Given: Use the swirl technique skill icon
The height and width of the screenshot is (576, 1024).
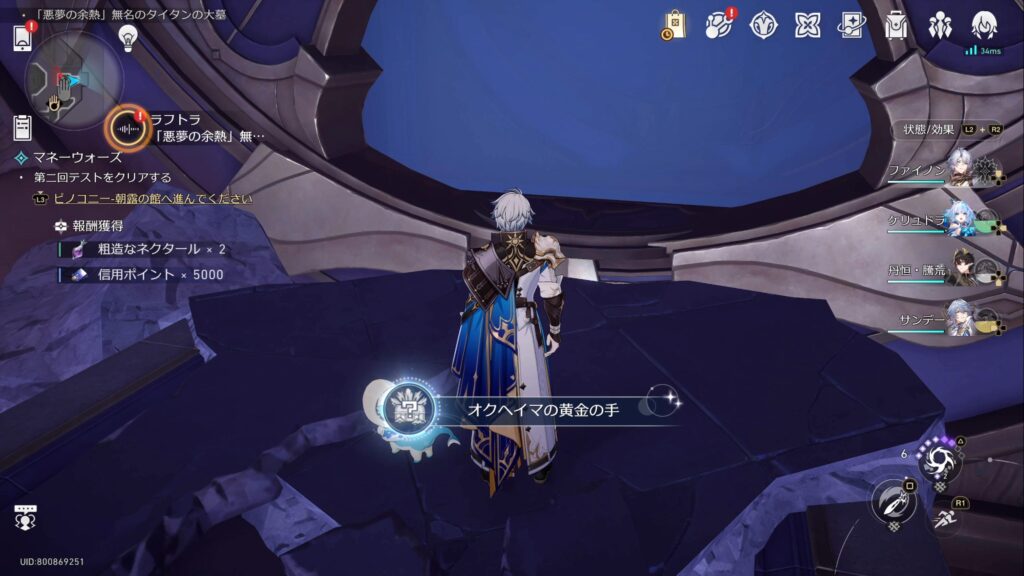Looking at the screenshot, I should (x=941, y=458).
